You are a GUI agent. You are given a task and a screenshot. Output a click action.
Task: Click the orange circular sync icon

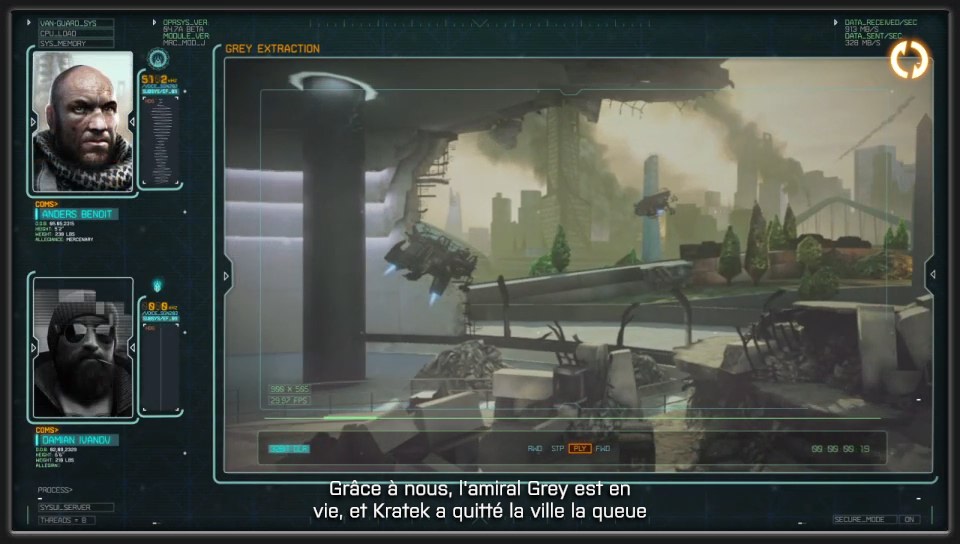909,59
